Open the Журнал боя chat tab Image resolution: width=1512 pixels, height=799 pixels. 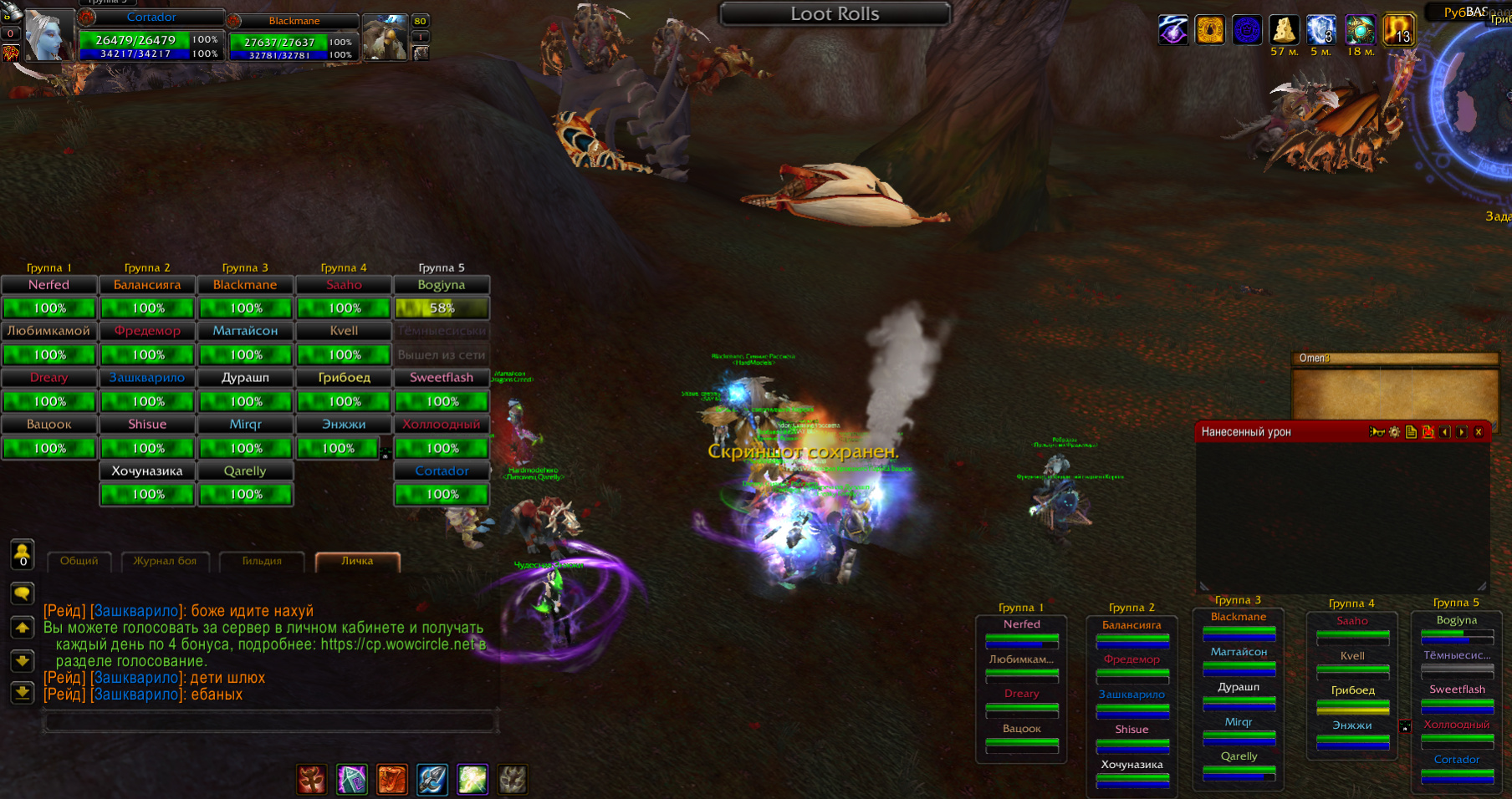[165, 562]
